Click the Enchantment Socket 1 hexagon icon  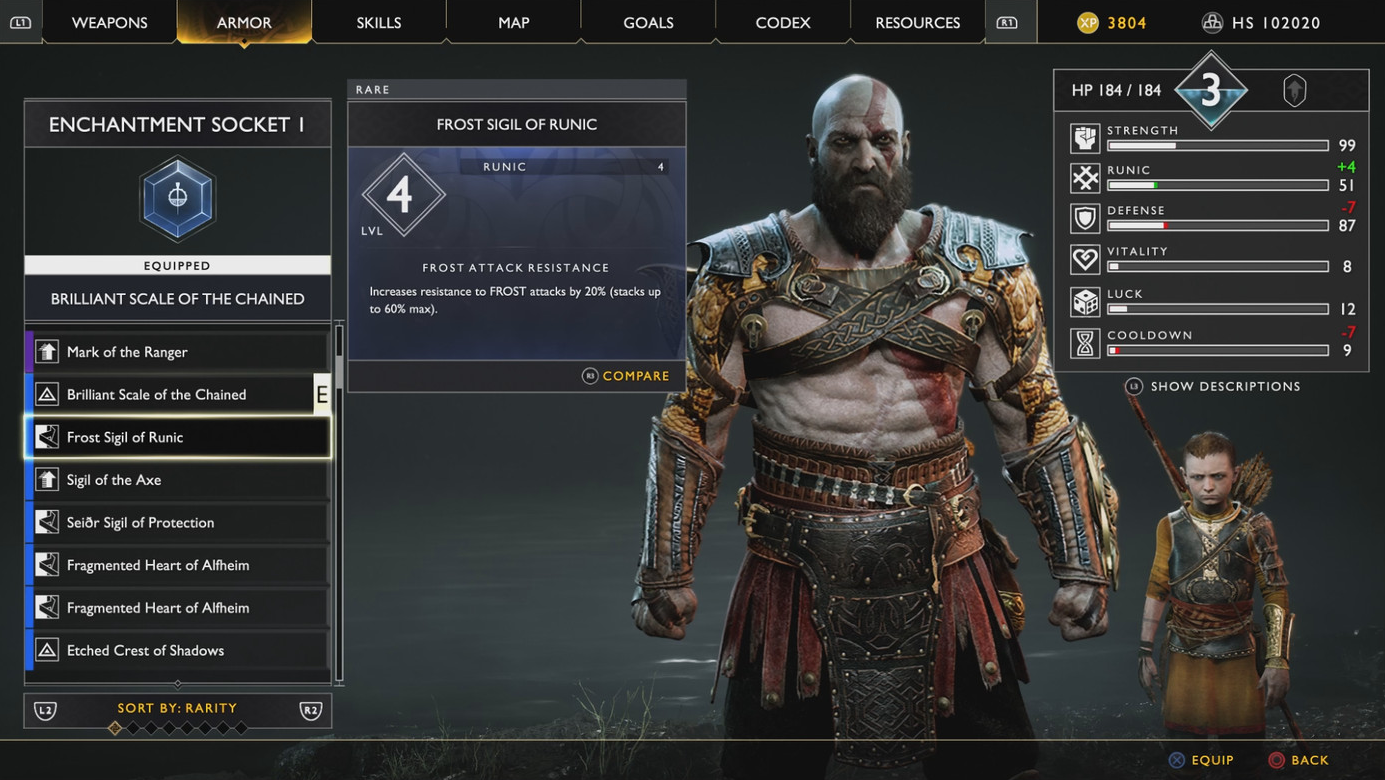coord(177,198)
